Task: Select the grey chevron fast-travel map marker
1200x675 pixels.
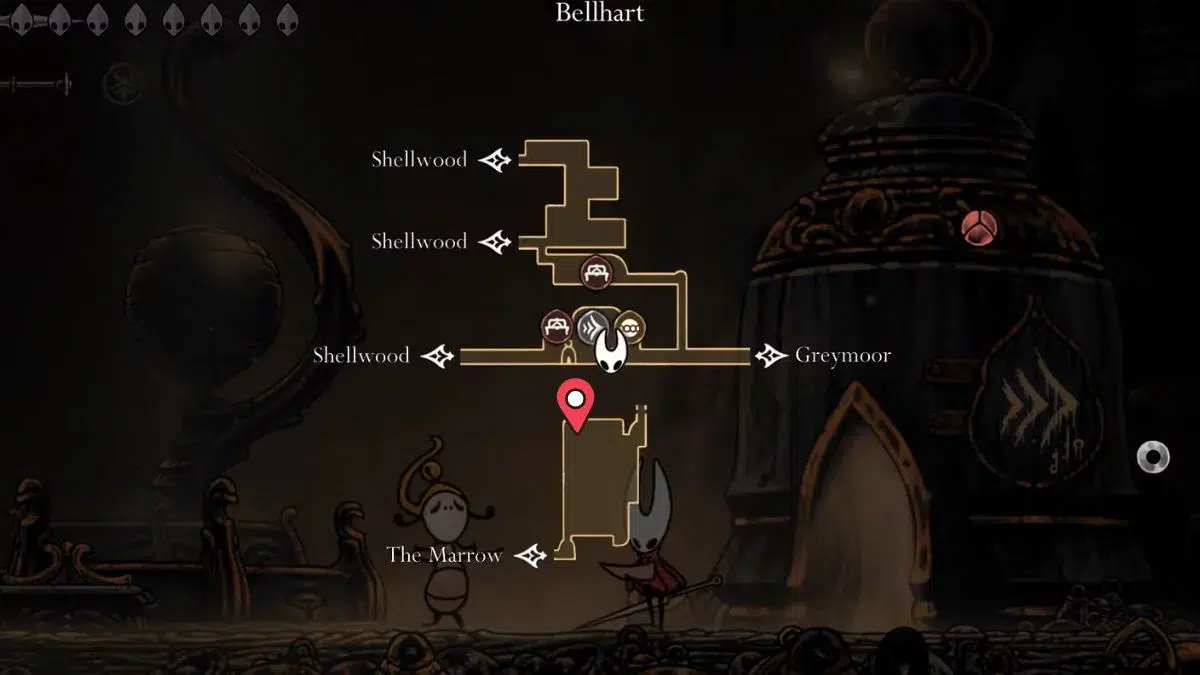Action: coord(592,326)
